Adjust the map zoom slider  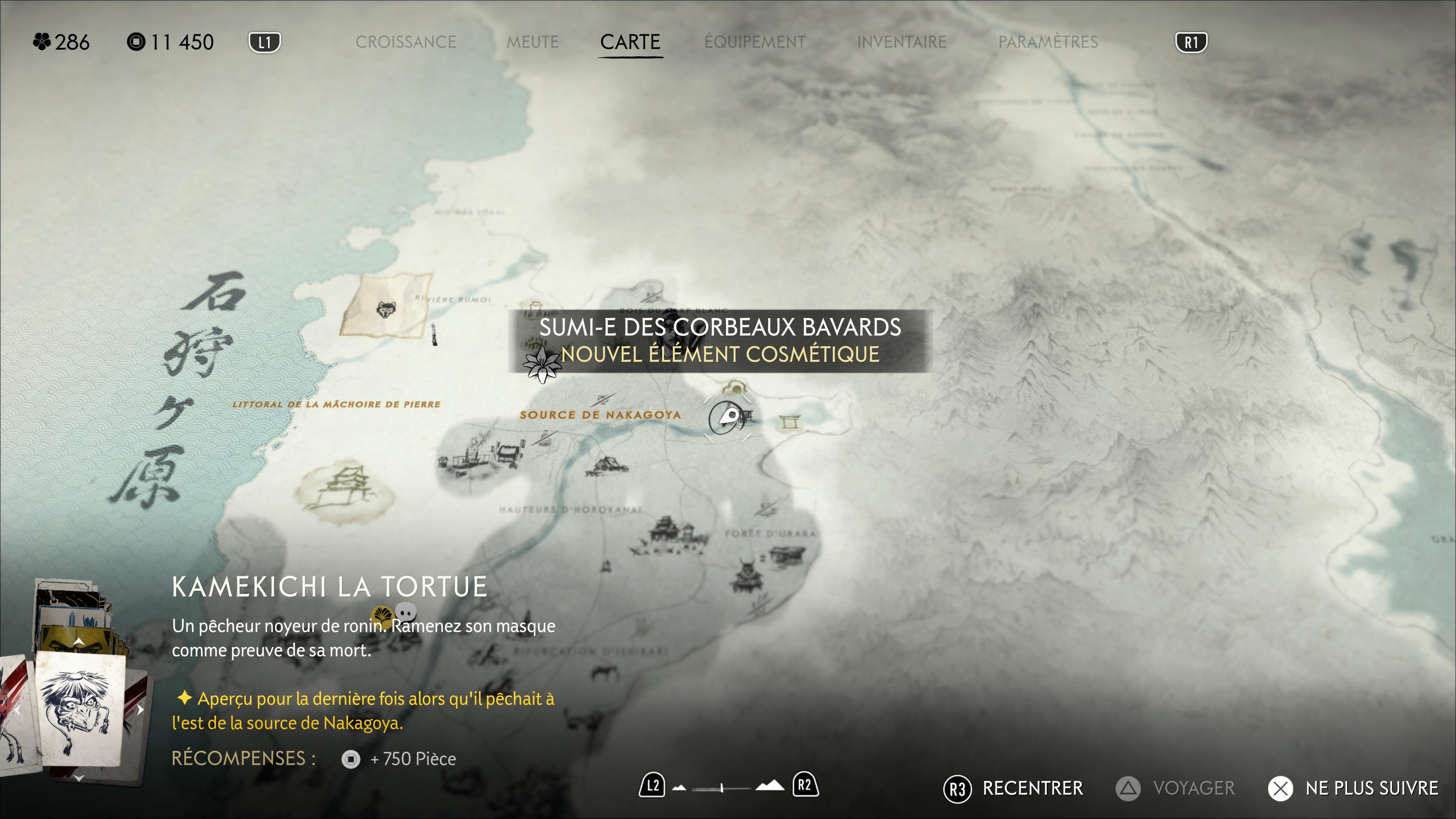(x=722, y=787)
